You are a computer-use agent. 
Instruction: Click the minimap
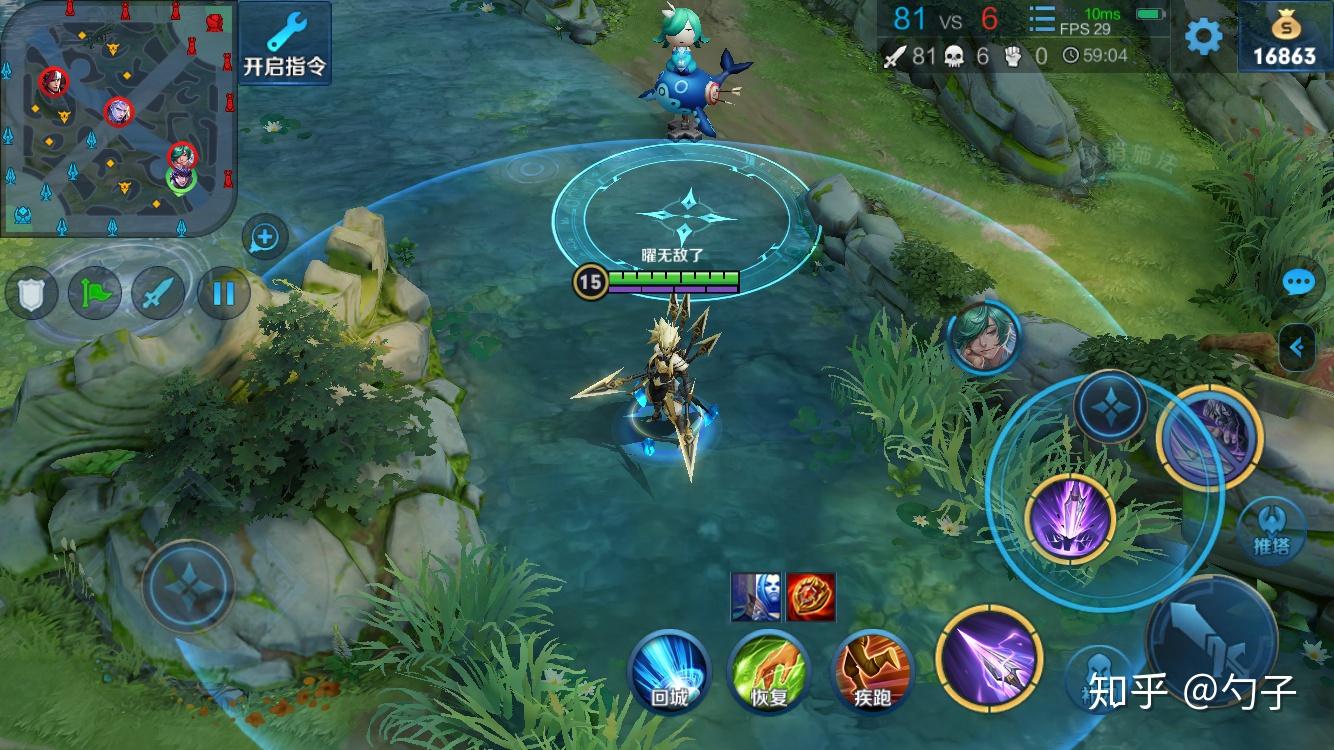point(118,117)
